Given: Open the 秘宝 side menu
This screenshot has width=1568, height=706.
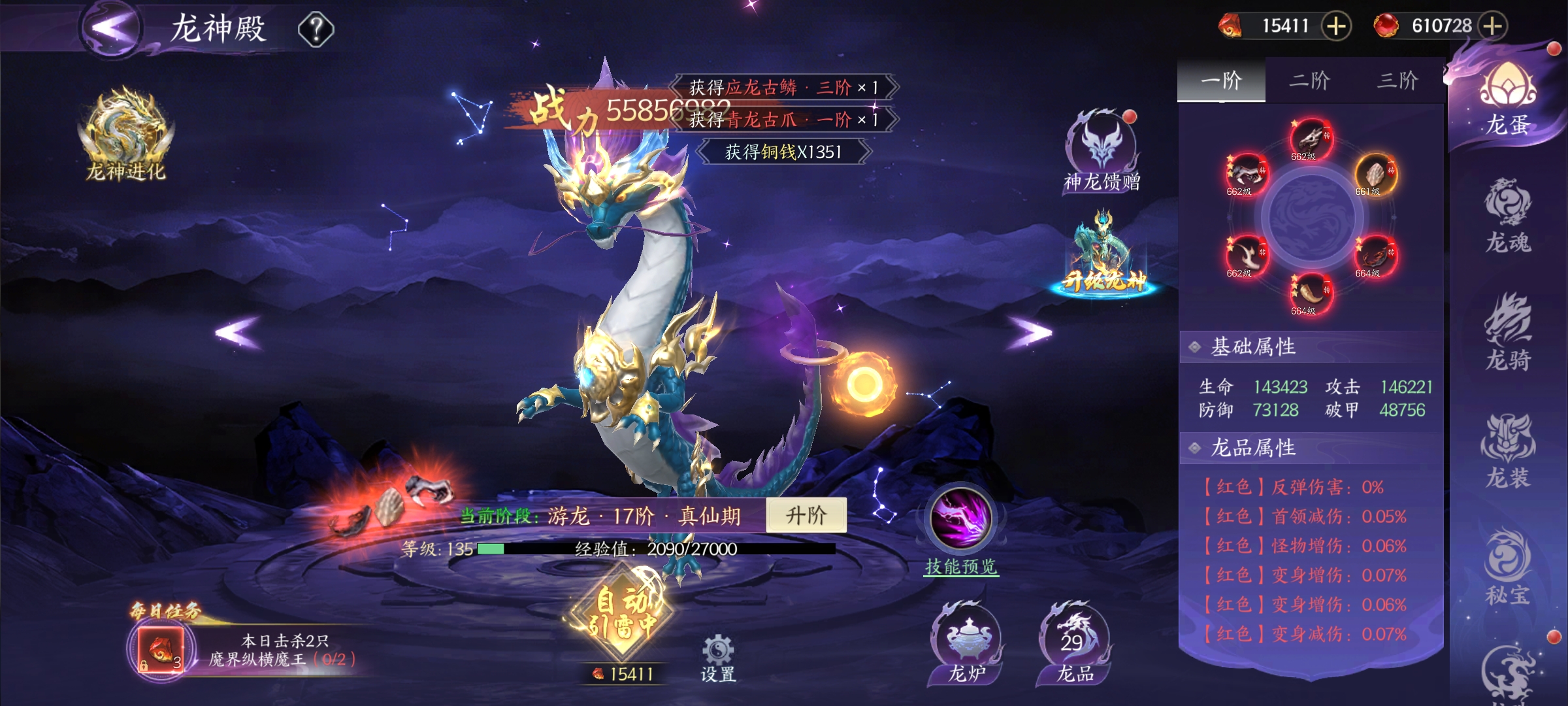Looking at the screenshot, I should pos(1508,570).
